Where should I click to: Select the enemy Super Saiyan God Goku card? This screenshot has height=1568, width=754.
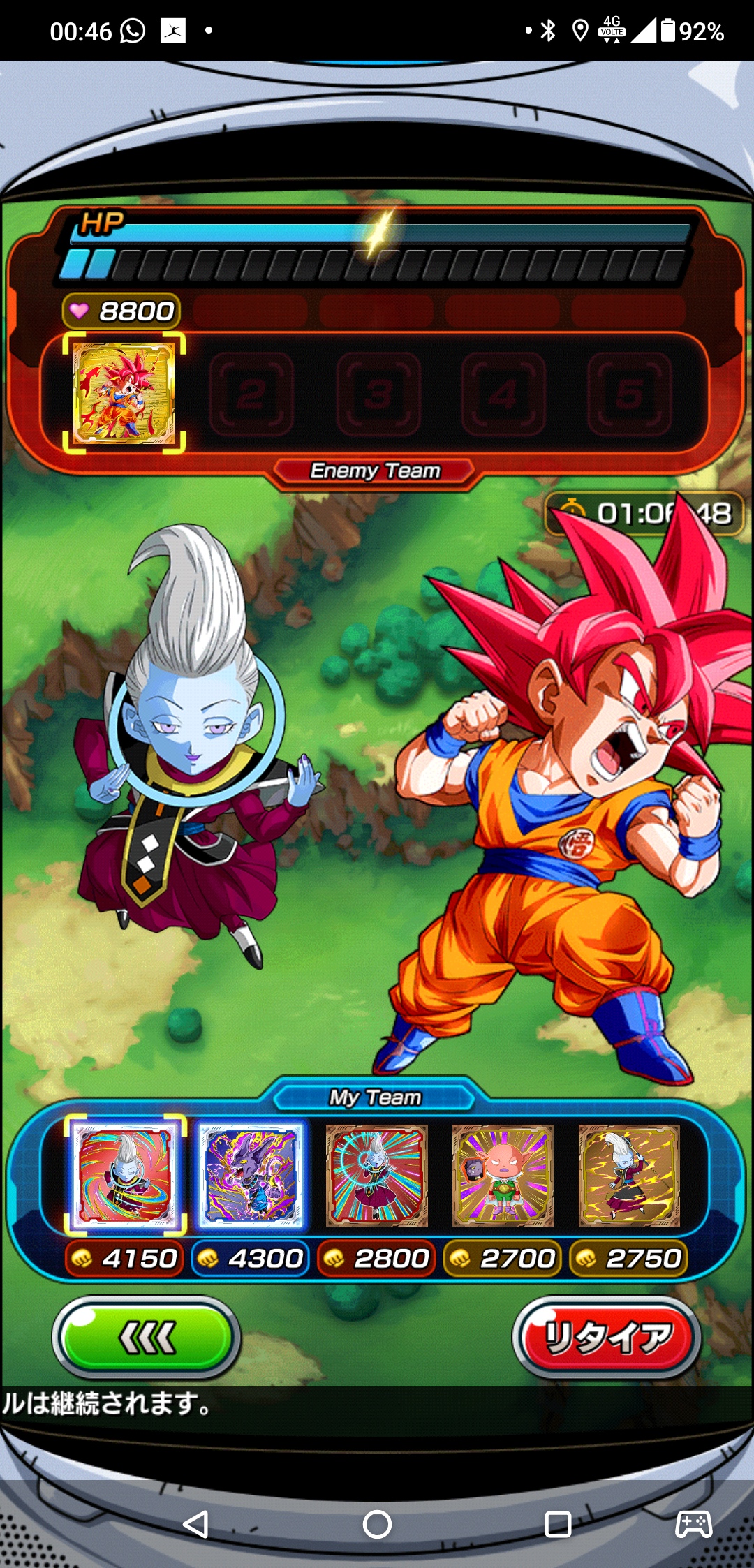click(124, 394)
